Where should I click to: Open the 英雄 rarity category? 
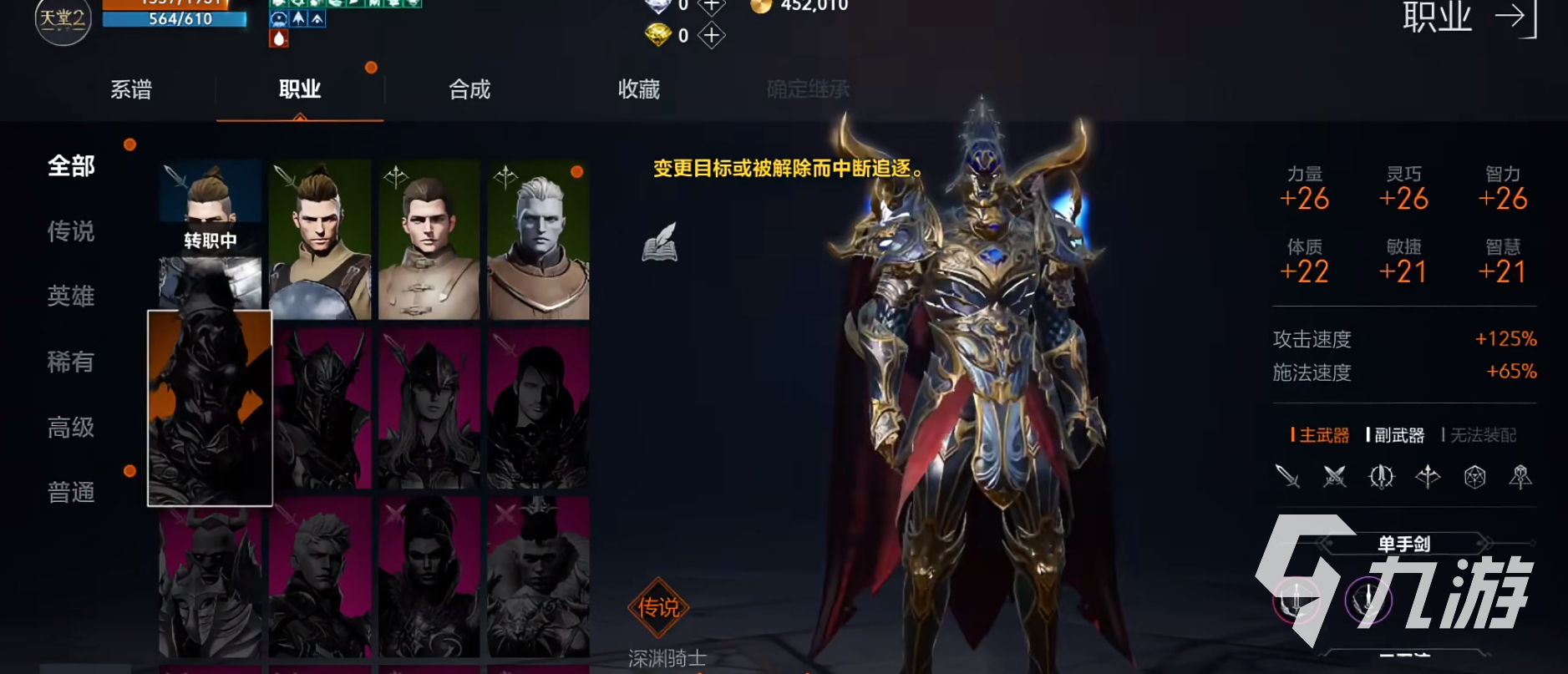point(72,296)
